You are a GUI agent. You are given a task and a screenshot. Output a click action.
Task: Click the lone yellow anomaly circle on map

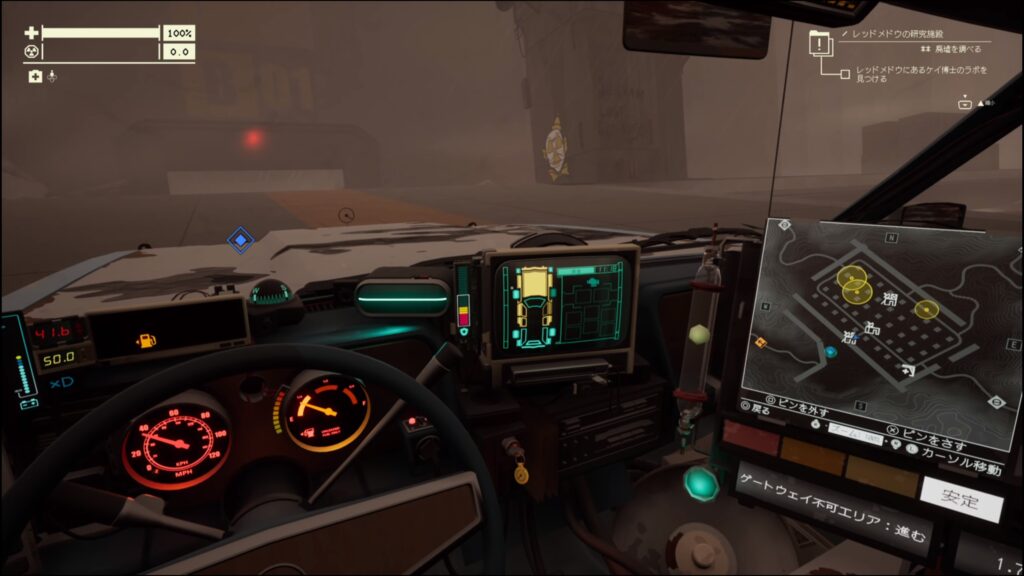(x=927, y=309)
